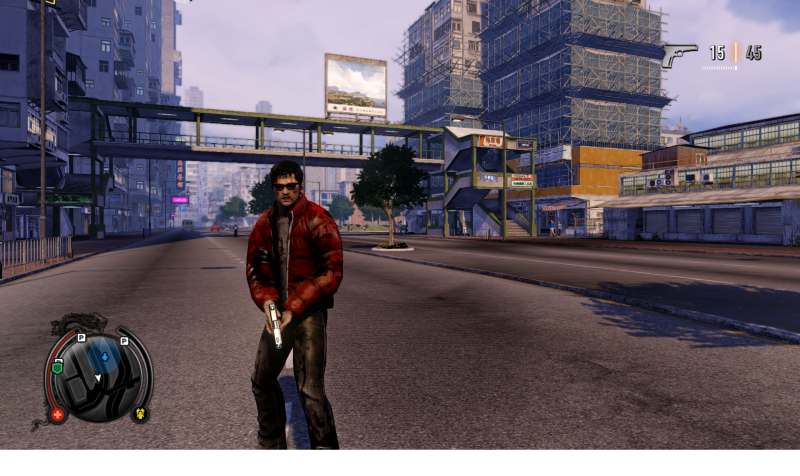
Task: Click the red health cross icon
Action: tap(57, 414)
